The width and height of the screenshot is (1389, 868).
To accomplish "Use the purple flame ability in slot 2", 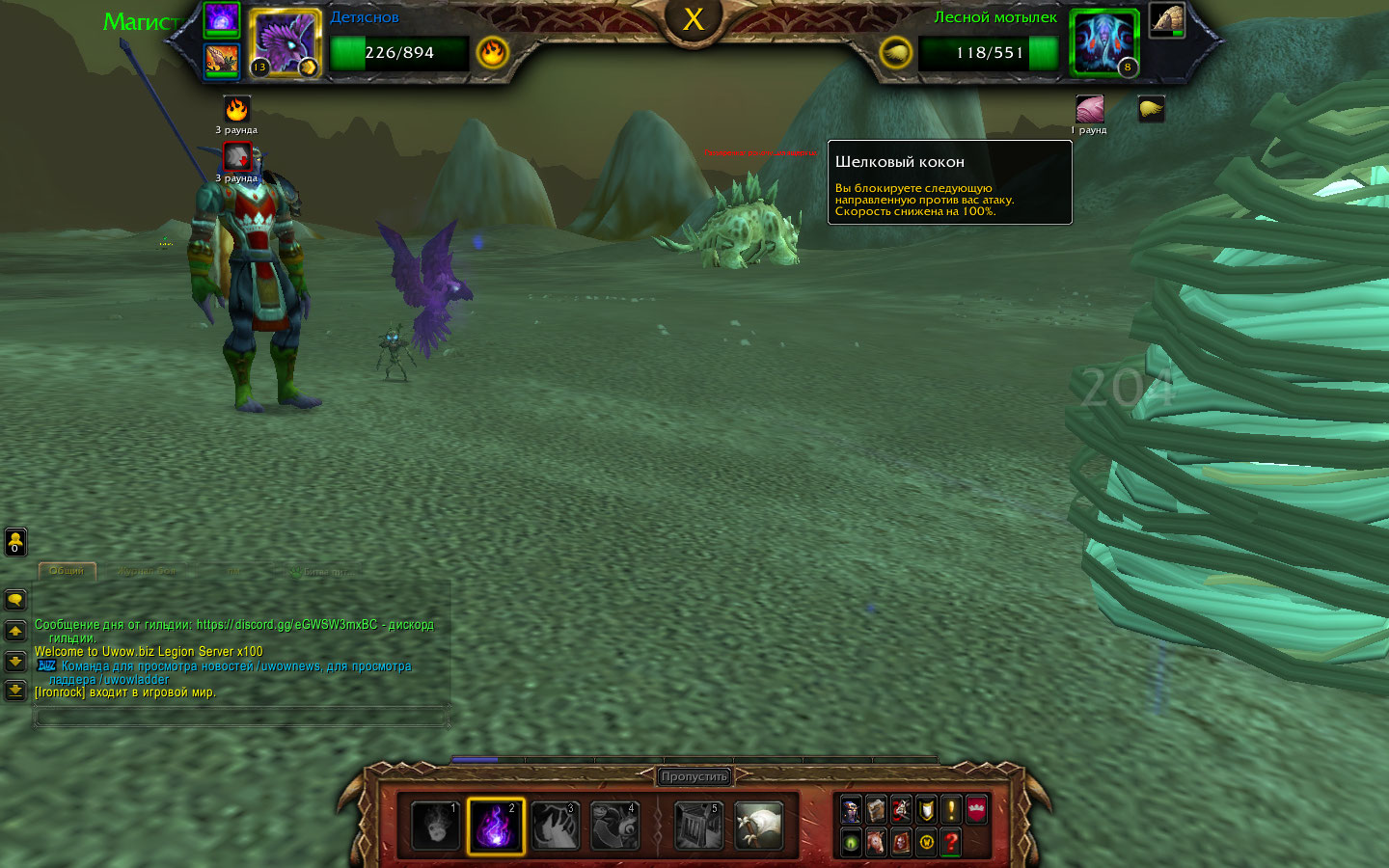I will click(x=496, y=827).
